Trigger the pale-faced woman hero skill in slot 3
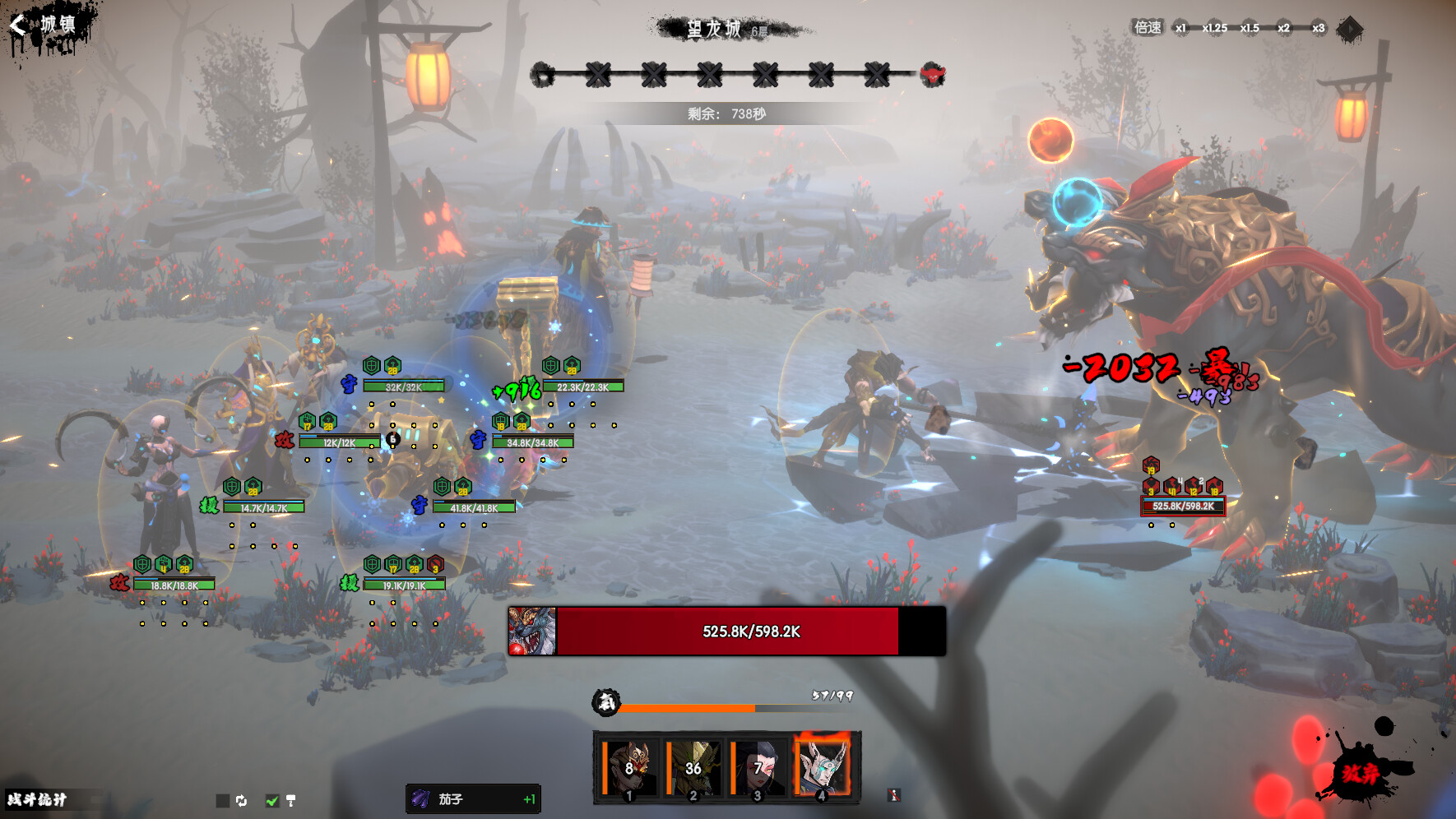1456x819 pixels. tap(758, 768)
